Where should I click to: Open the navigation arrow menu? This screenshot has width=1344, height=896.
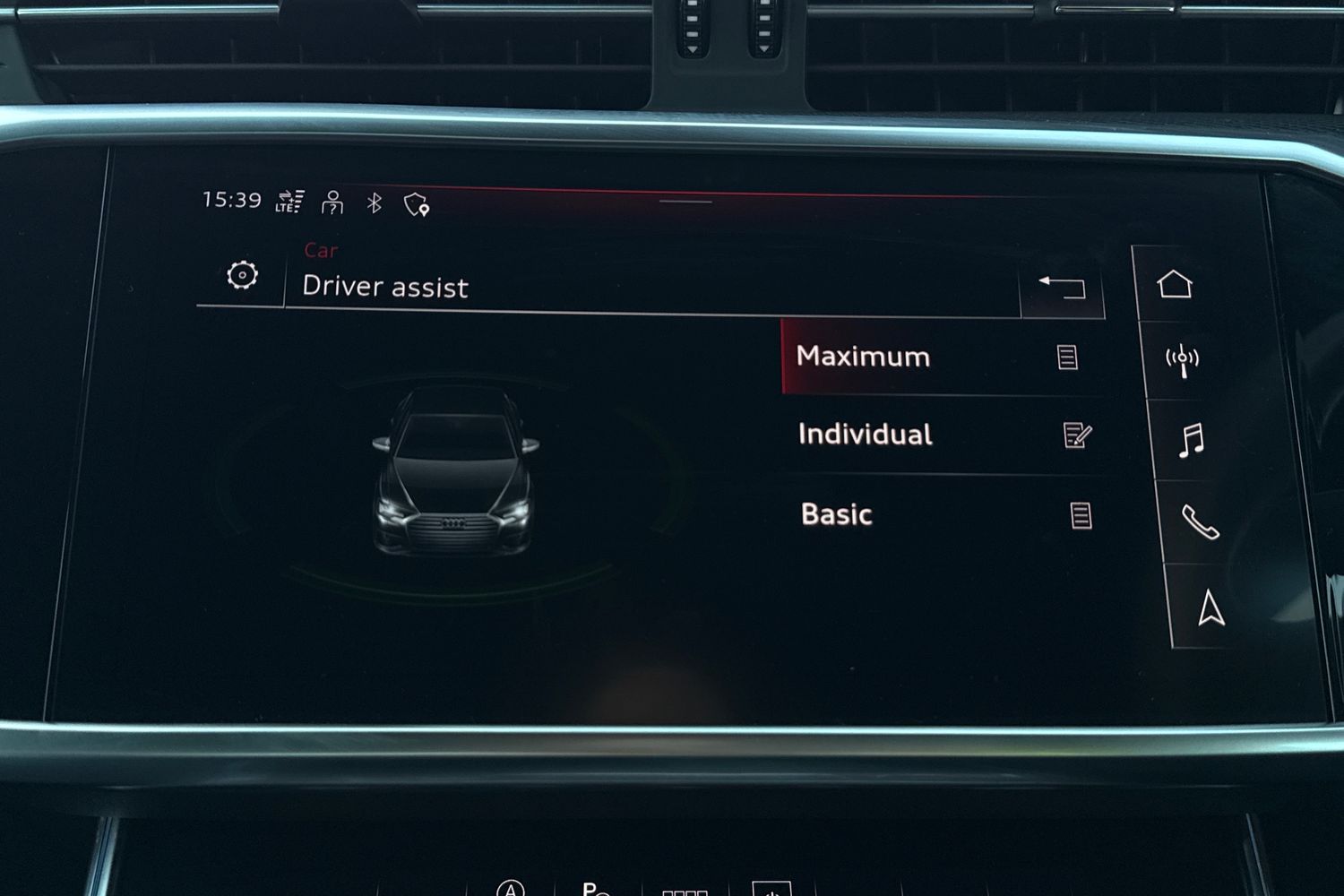click(1210, 607)
